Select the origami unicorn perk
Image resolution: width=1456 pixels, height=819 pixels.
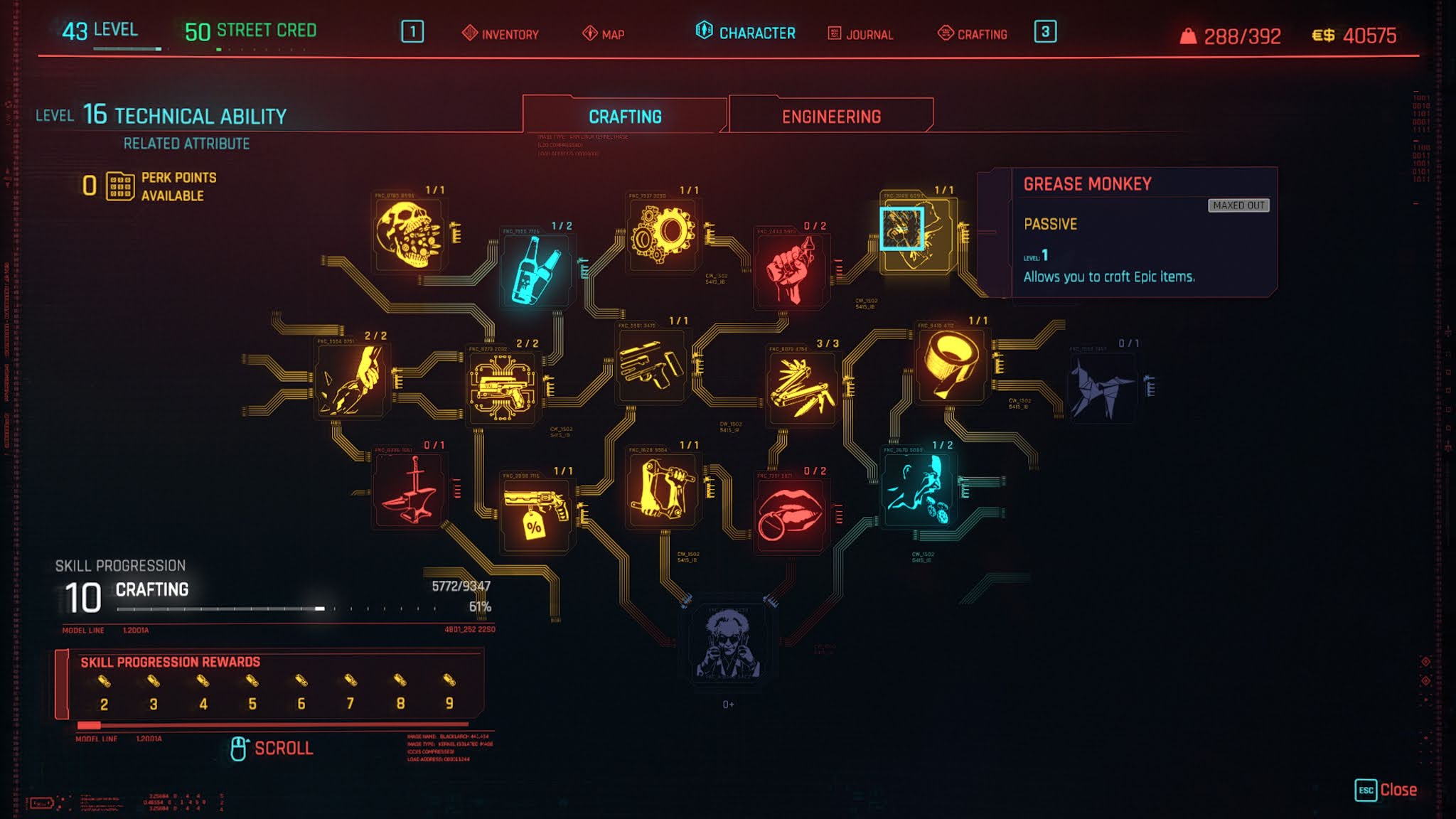point(1101,387)
